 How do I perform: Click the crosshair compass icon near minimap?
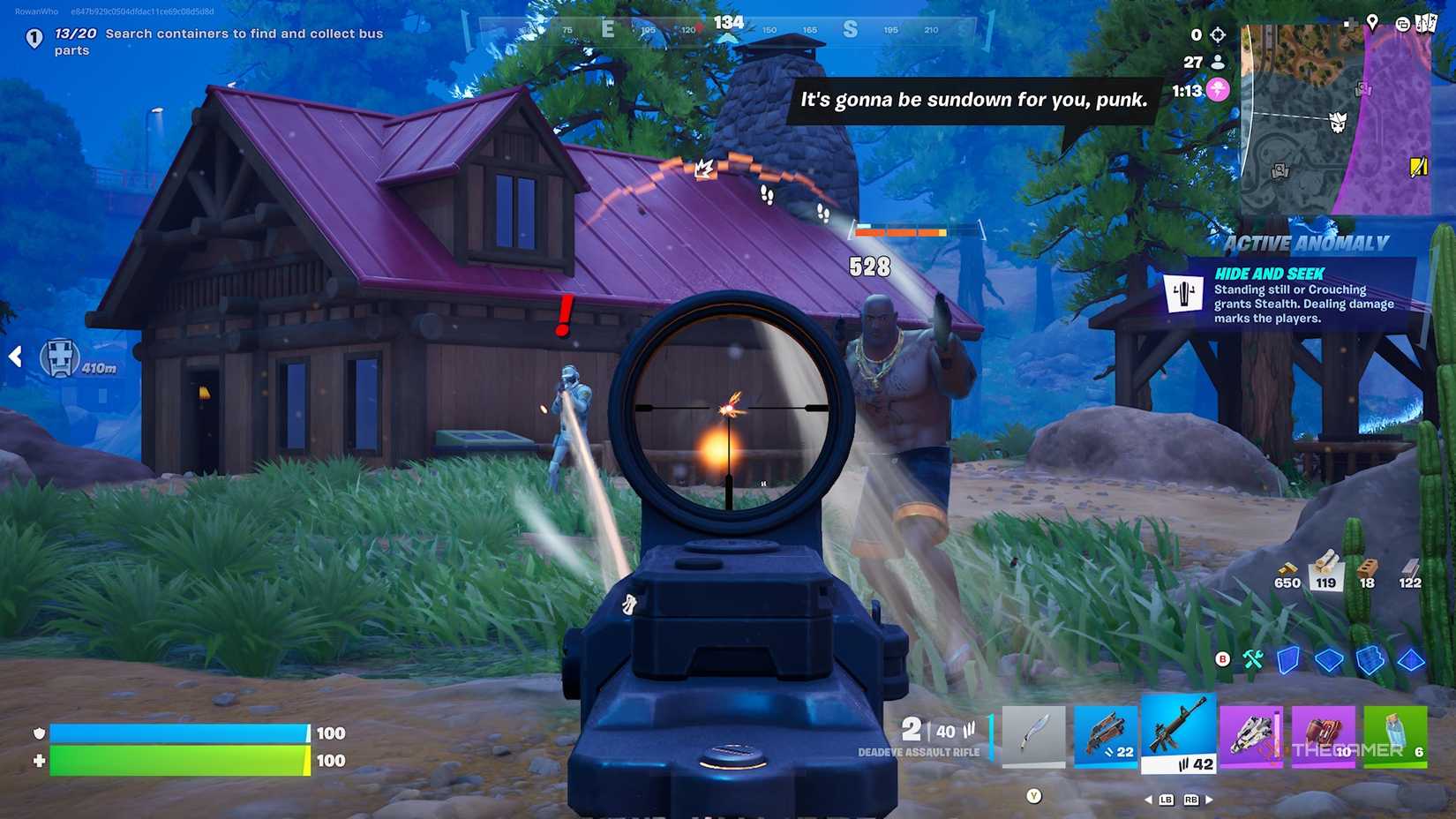coord(1219,35)
